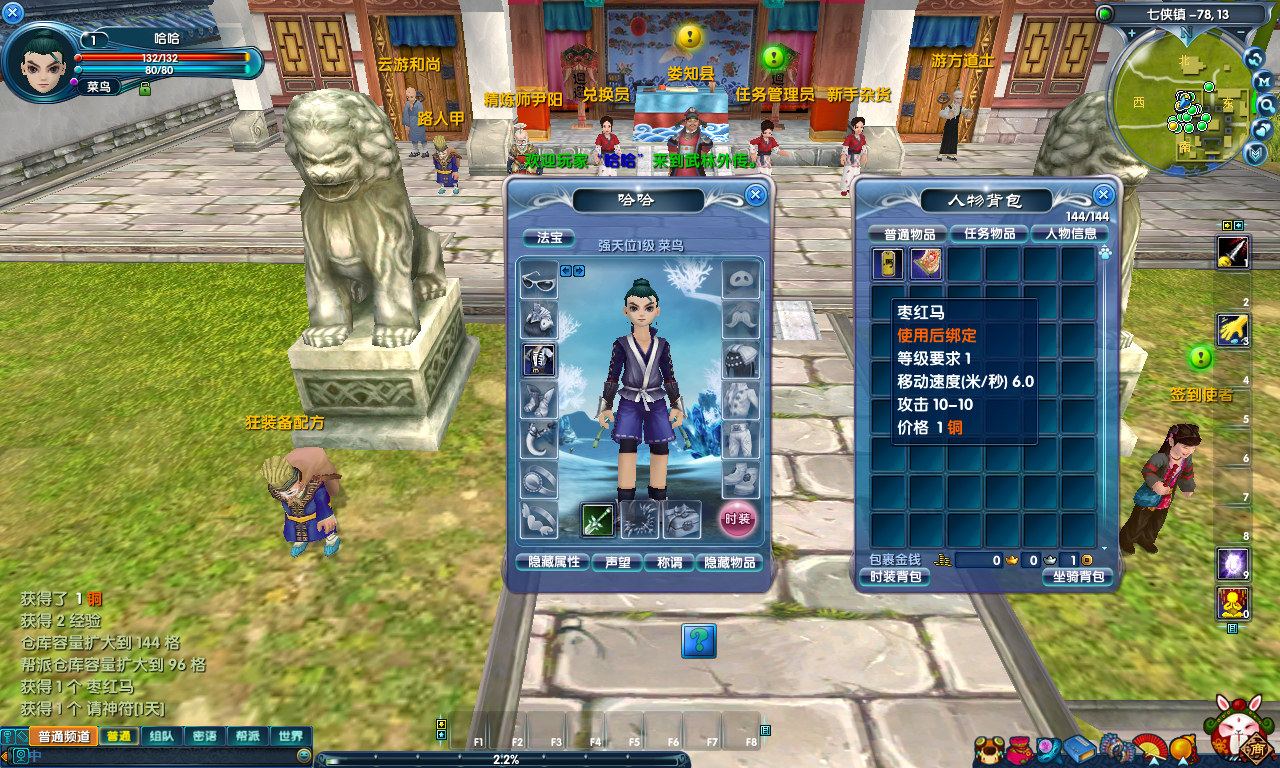This screenshot has height=768, width=1280.
Task: Click the pink 时装 fashion button
Action: coord(738,519)
